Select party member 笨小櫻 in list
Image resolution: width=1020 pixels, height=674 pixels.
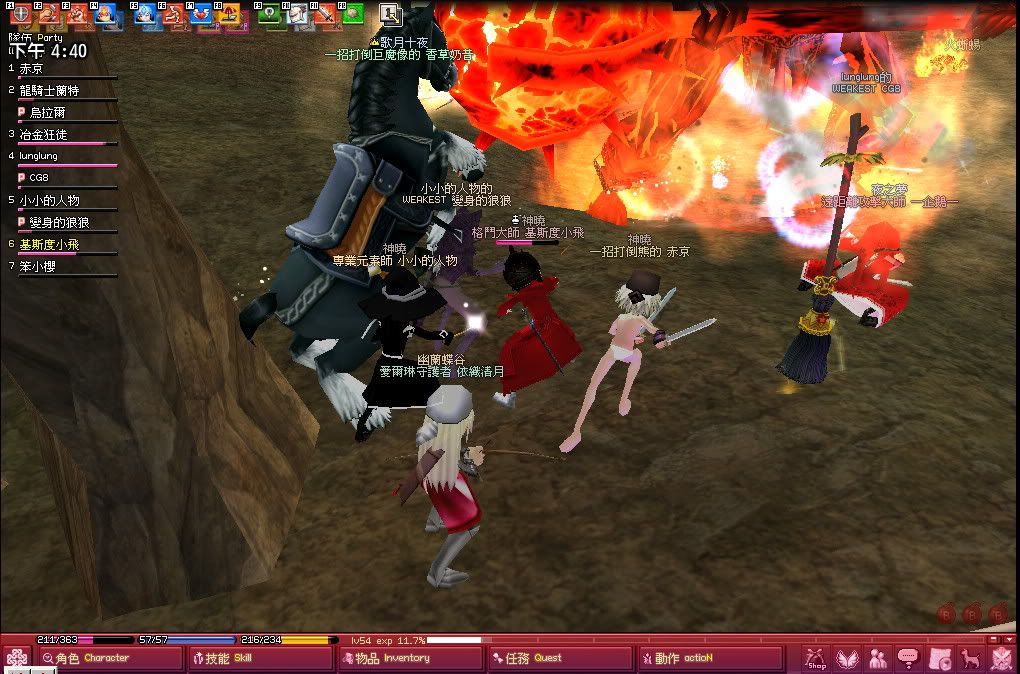coord(42,267)
